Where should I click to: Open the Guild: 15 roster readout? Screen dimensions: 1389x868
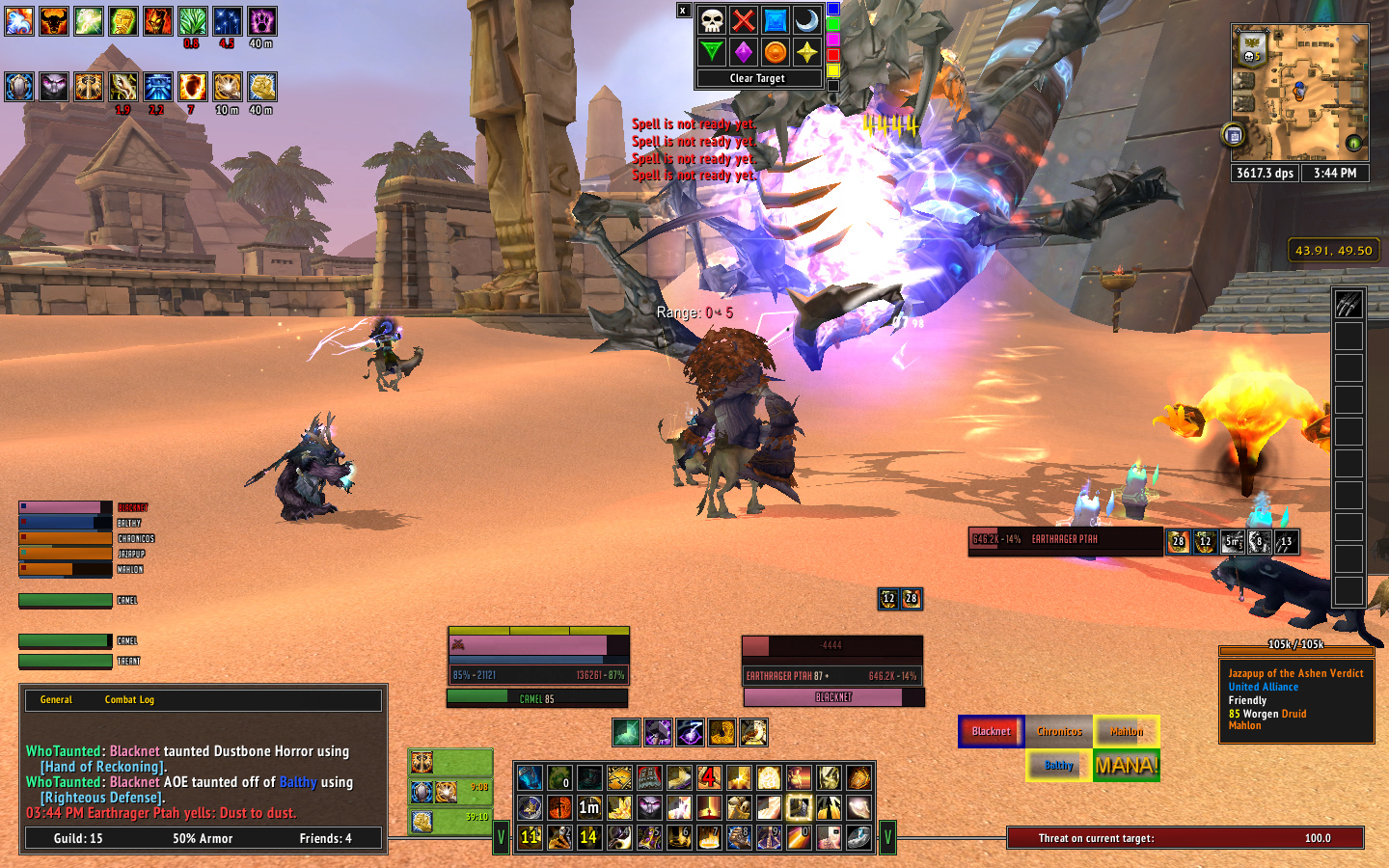coord(78,839)
